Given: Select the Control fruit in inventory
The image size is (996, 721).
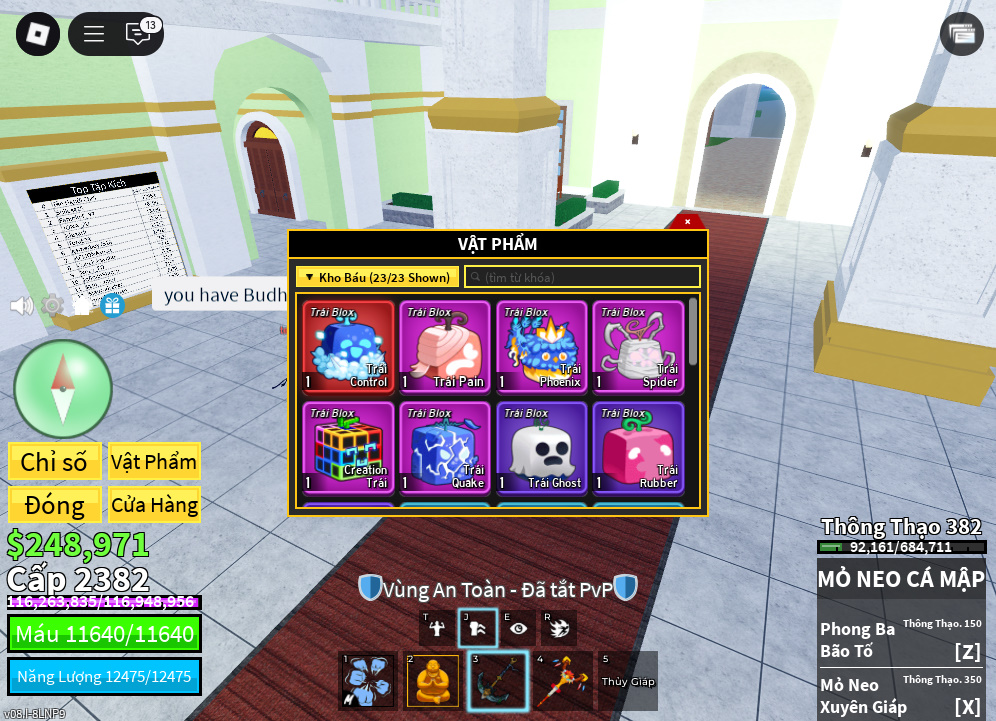Looking at the screenshot, I should pyautogui.click(x=348, y=346).
